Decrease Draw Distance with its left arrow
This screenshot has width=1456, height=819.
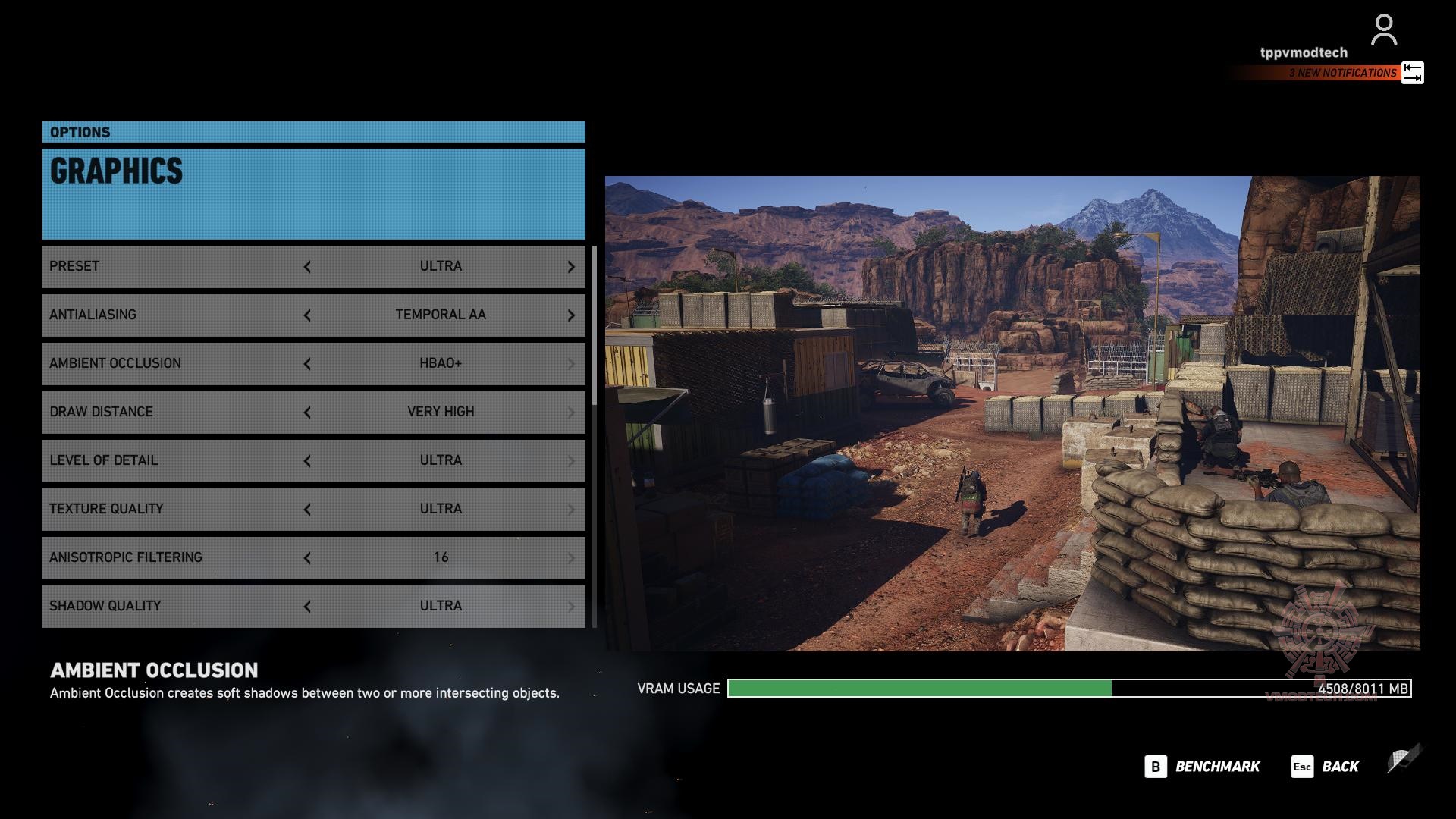[307, 413]
